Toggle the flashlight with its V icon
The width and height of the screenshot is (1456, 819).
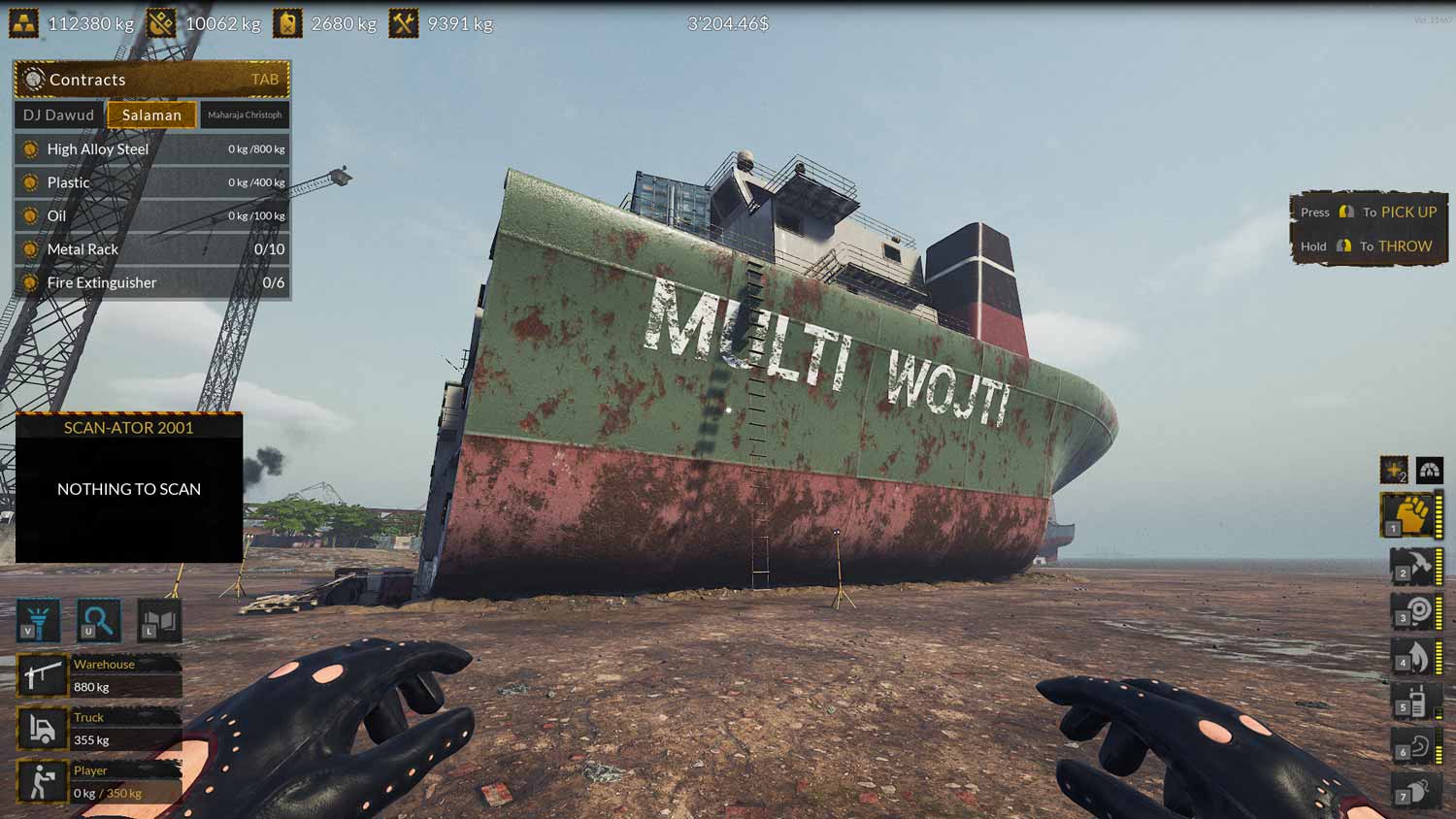(x=39, y=620)
